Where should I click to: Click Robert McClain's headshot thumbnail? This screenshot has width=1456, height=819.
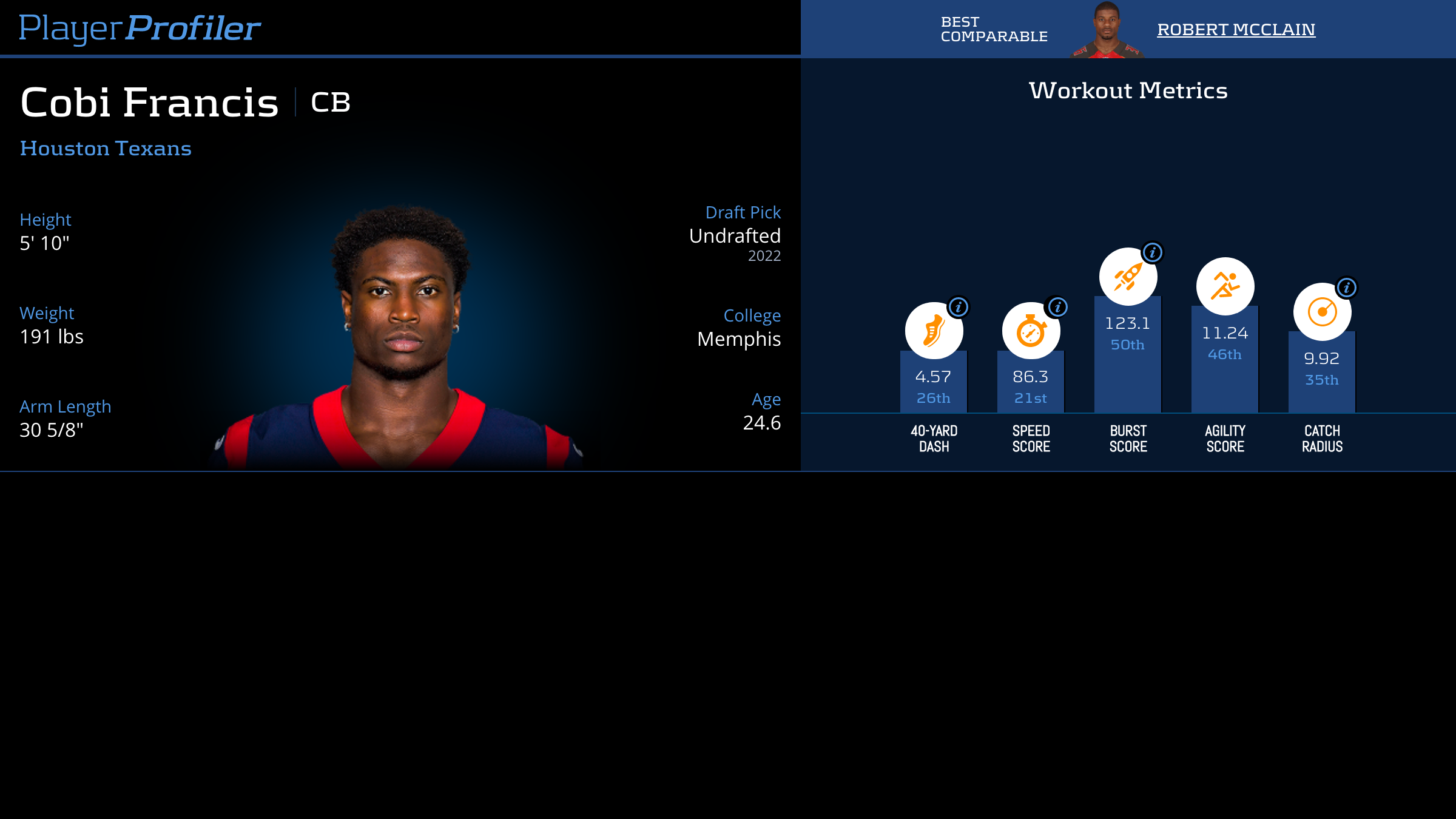[1107, 30]
